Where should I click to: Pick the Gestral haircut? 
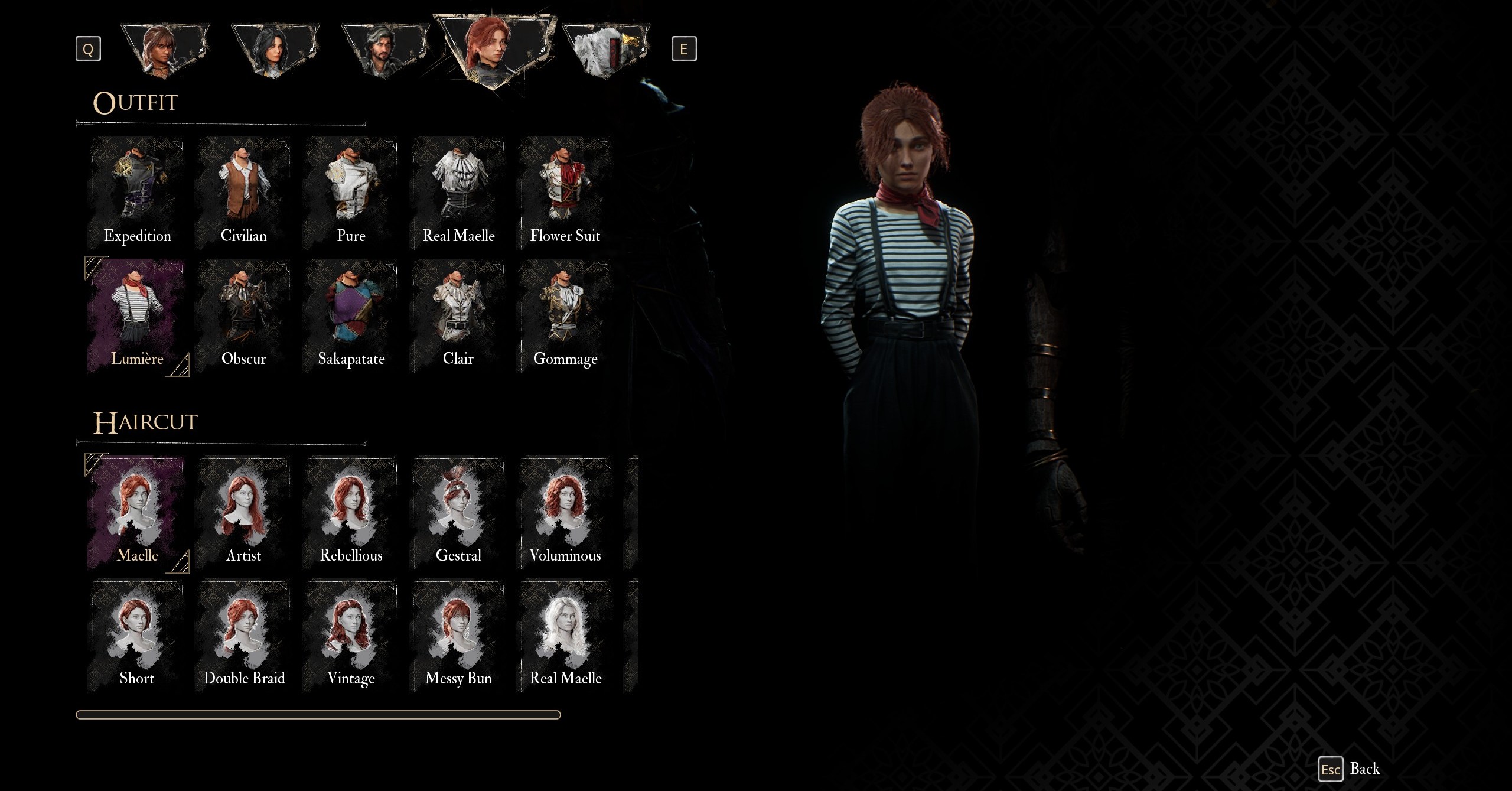click(458, 513)
